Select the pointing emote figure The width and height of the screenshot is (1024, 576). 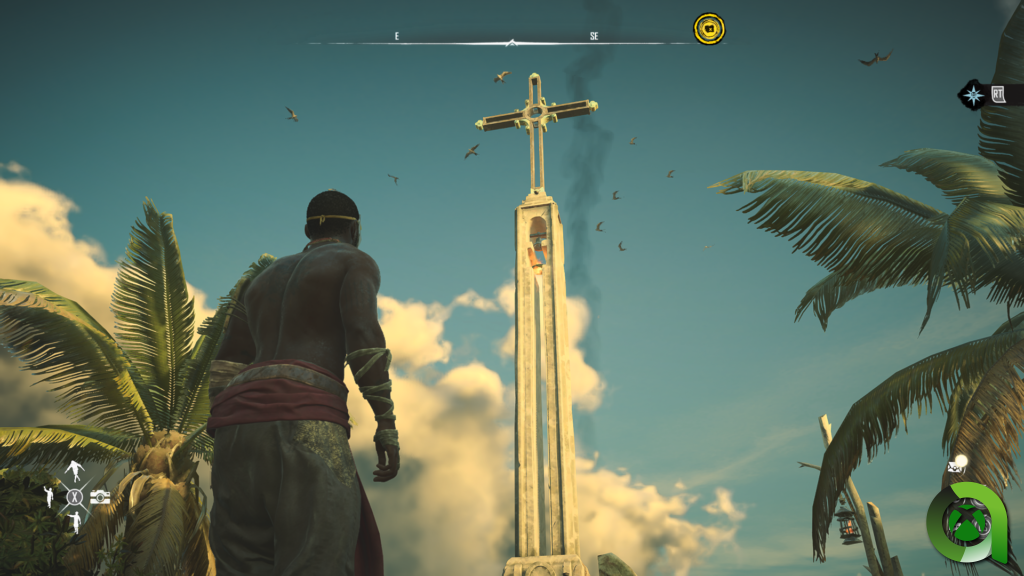[74, 521]
